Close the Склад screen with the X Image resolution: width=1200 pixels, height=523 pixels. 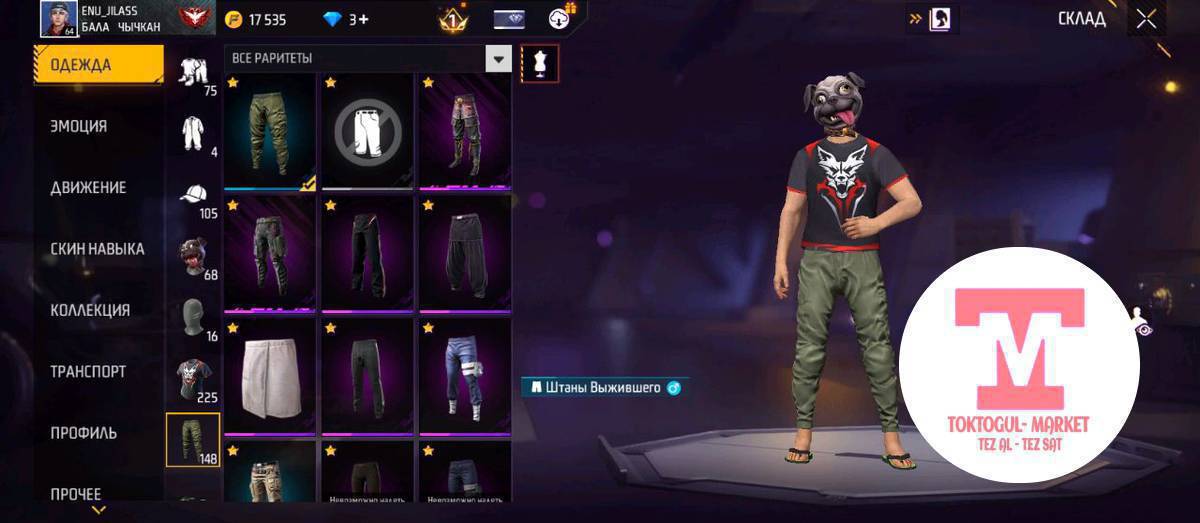click(1146, 18)
